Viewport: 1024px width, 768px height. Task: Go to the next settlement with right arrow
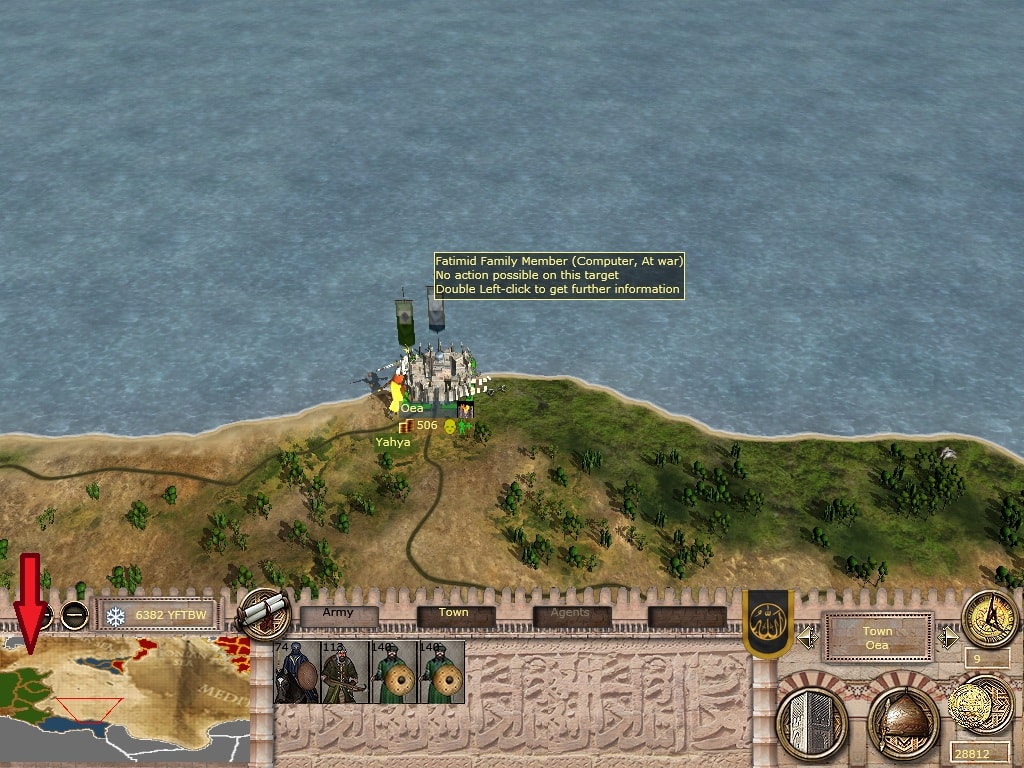947,637
